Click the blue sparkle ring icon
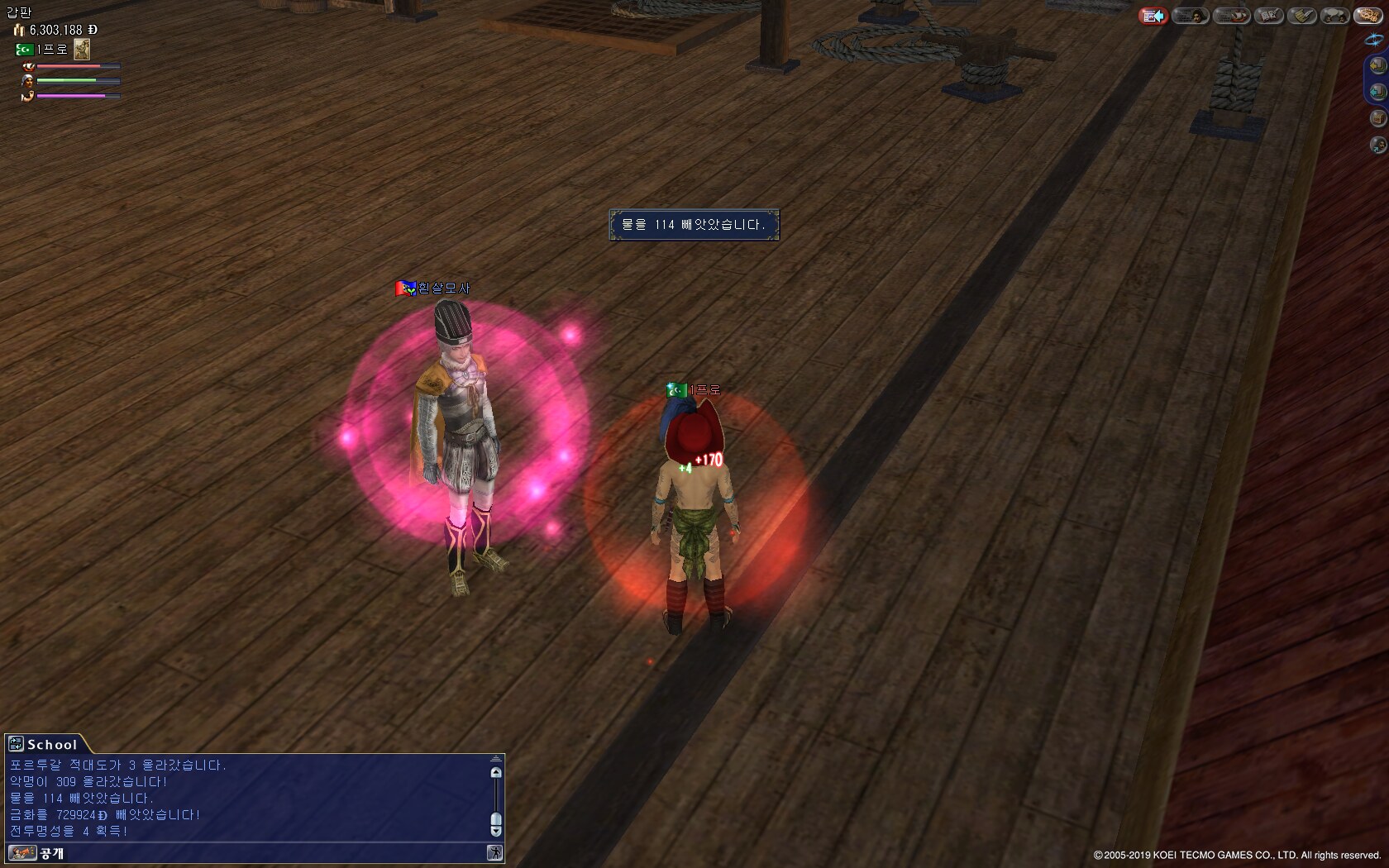The image size is (1389, 868). [1373, 39]
